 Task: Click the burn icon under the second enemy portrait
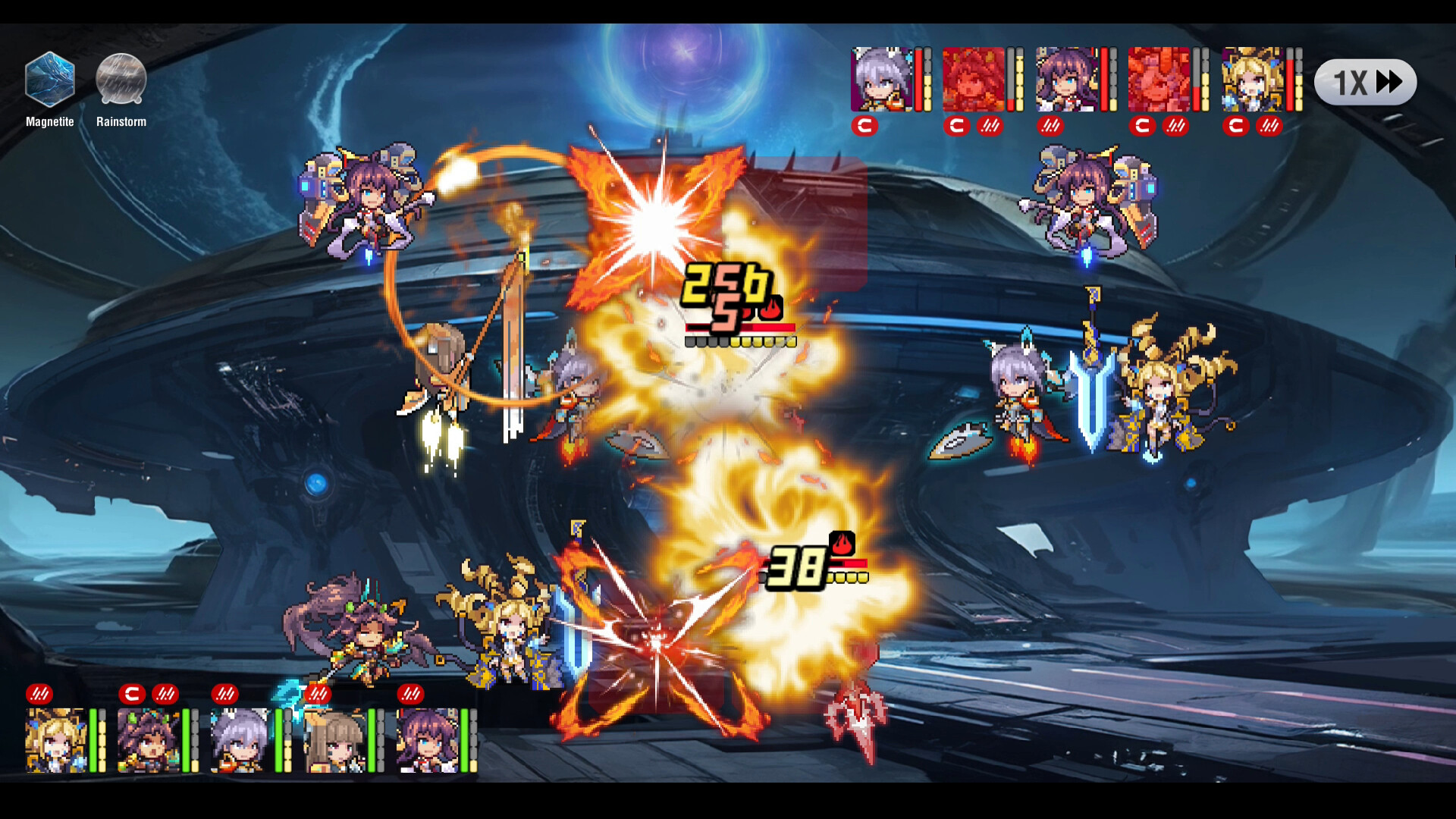click(x=990, y=127)
